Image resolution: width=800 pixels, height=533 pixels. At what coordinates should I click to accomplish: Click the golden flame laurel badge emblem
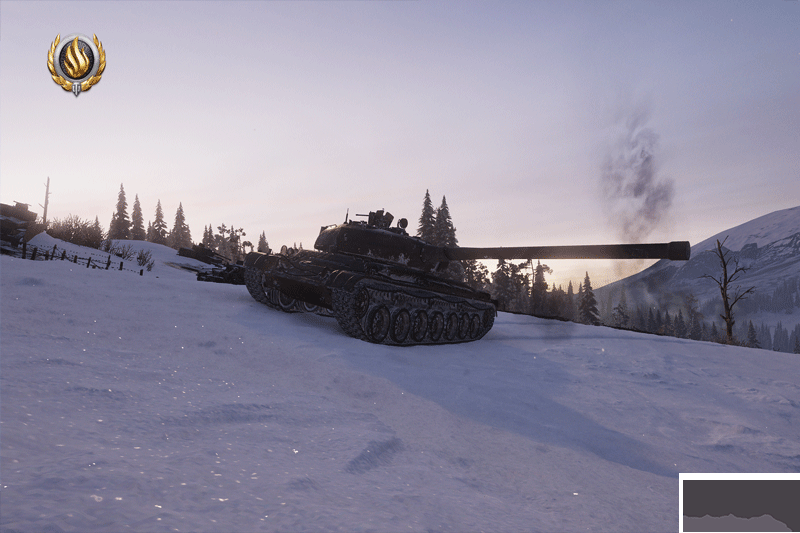(76, 63)
